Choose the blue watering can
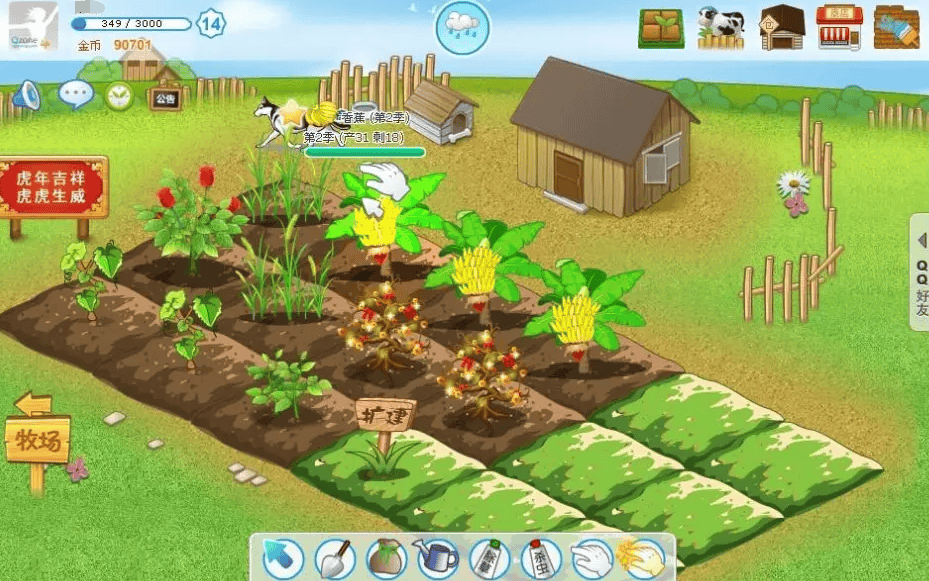 coord(436,558)
